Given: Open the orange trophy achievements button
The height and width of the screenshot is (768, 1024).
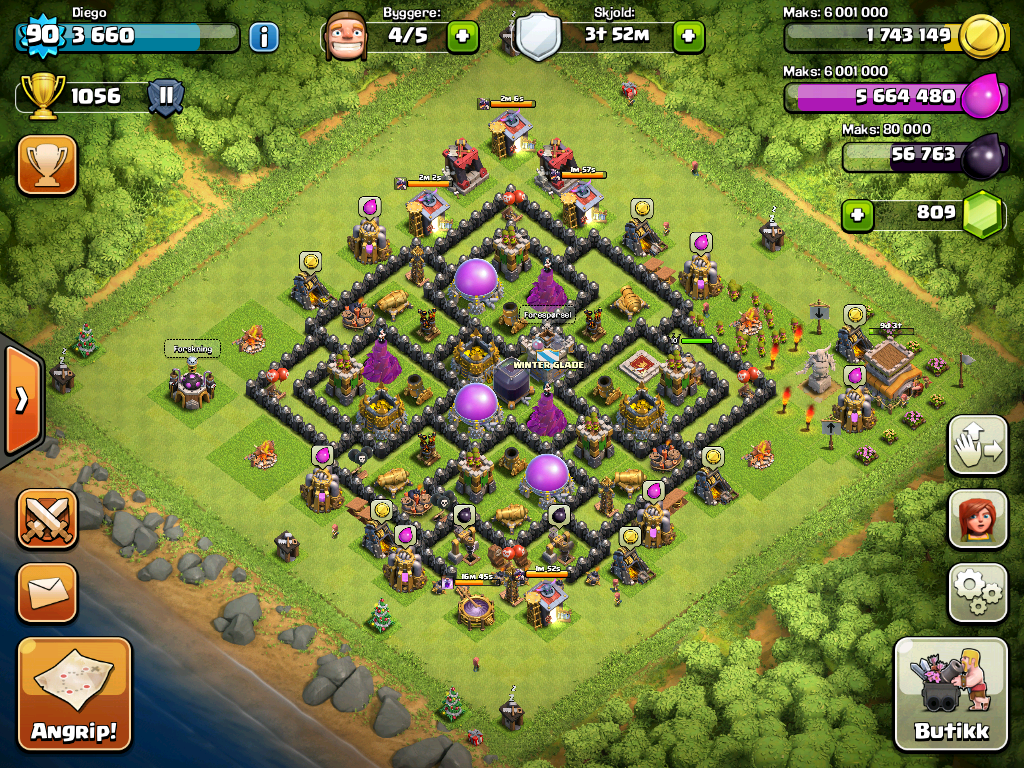Looking at the screenshot, I should [x=47, y=165].
